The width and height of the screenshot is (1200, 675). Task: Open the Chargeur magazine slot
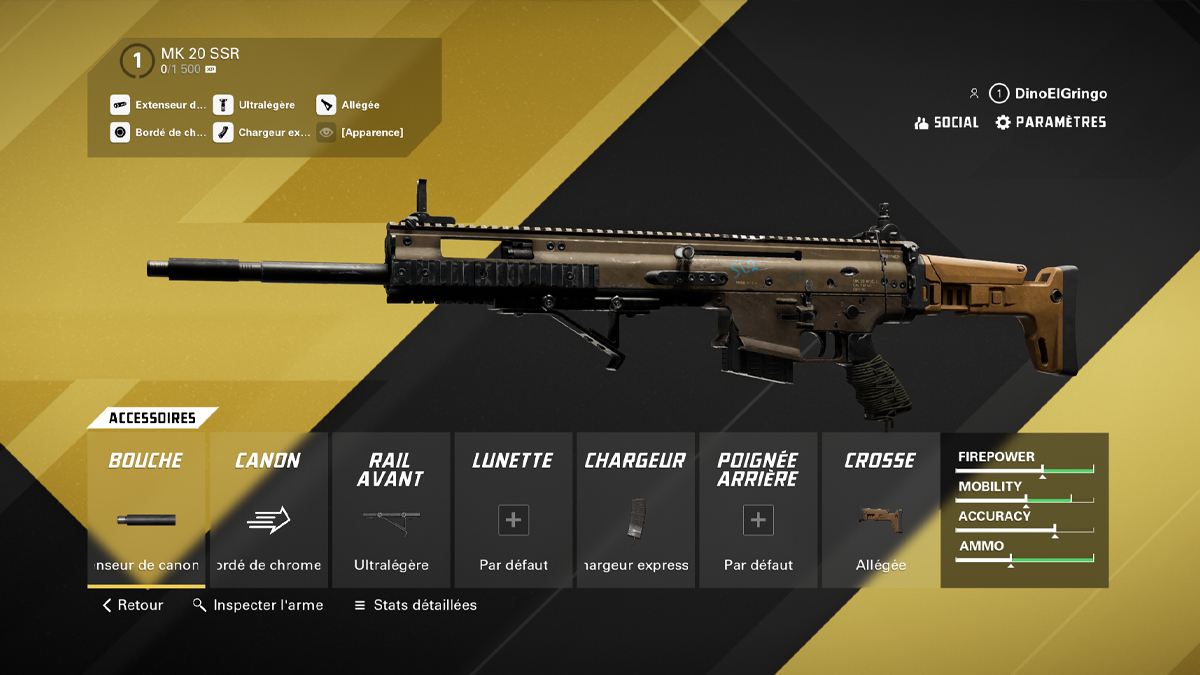[636, 510]
